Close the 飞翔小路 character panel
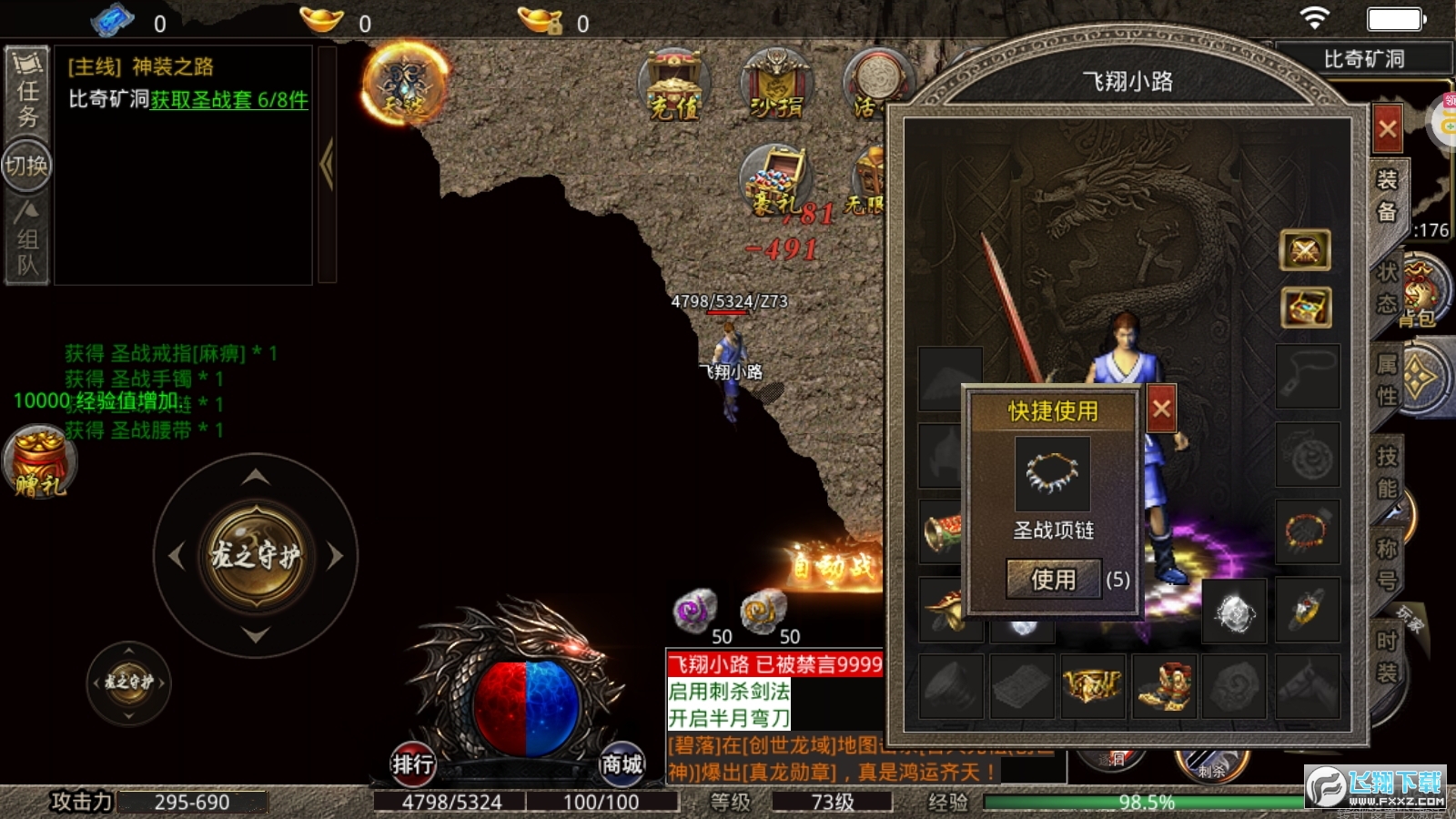This screenshot has height=819, width=1456. click(1387, 129)
